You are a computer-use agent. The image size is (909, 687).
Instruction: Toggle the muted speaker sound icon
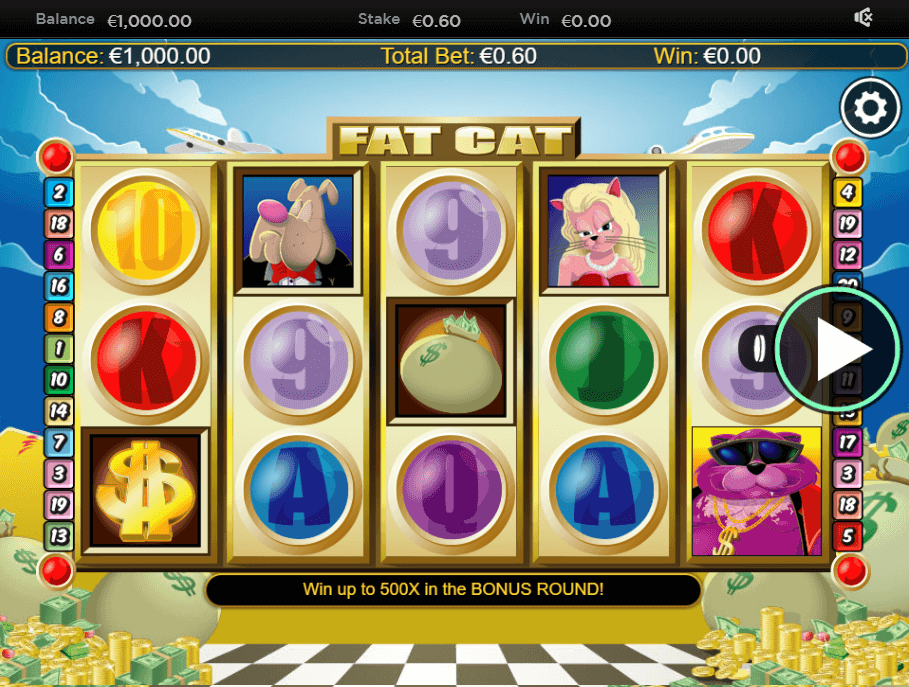(x=864, y=18)
